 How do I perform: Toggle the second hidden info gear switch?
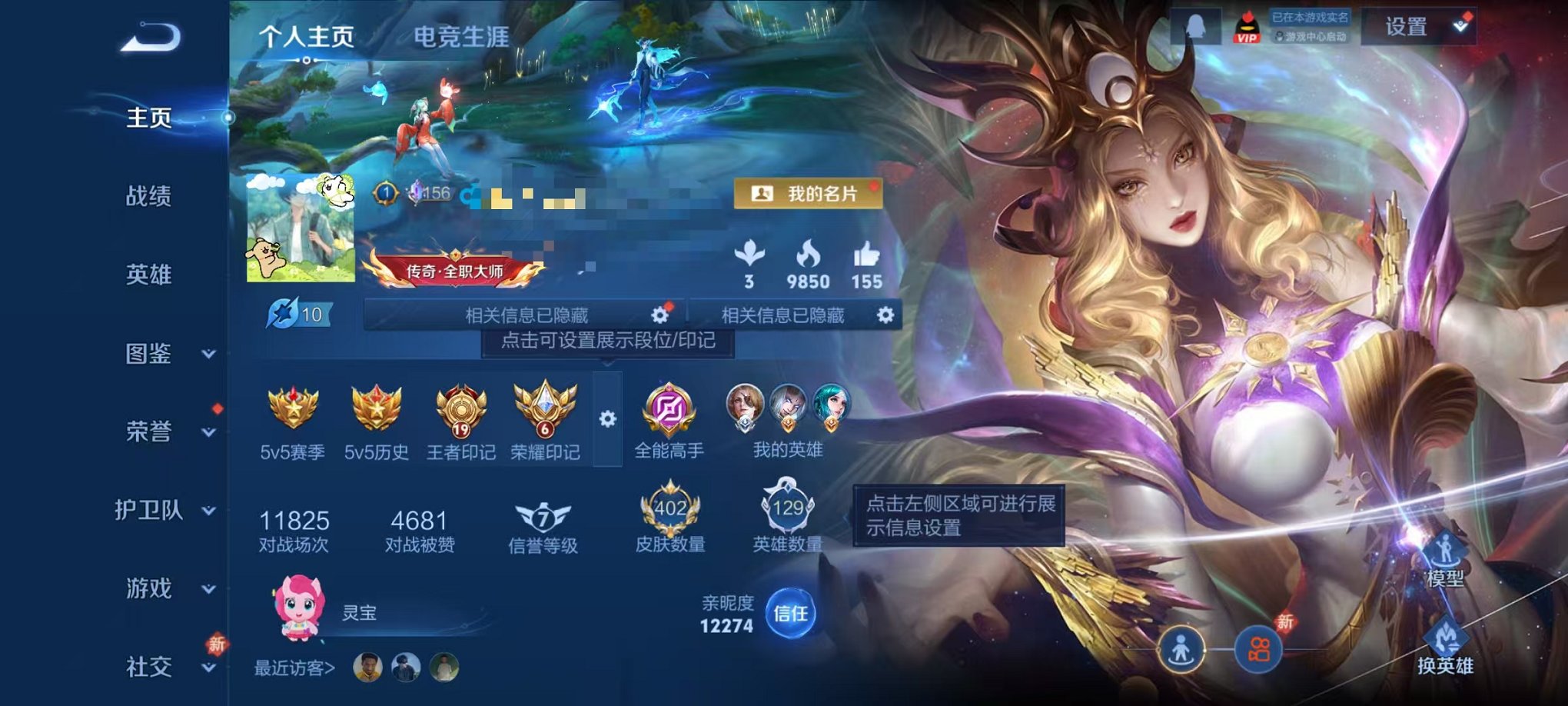(x=884, y=313)
